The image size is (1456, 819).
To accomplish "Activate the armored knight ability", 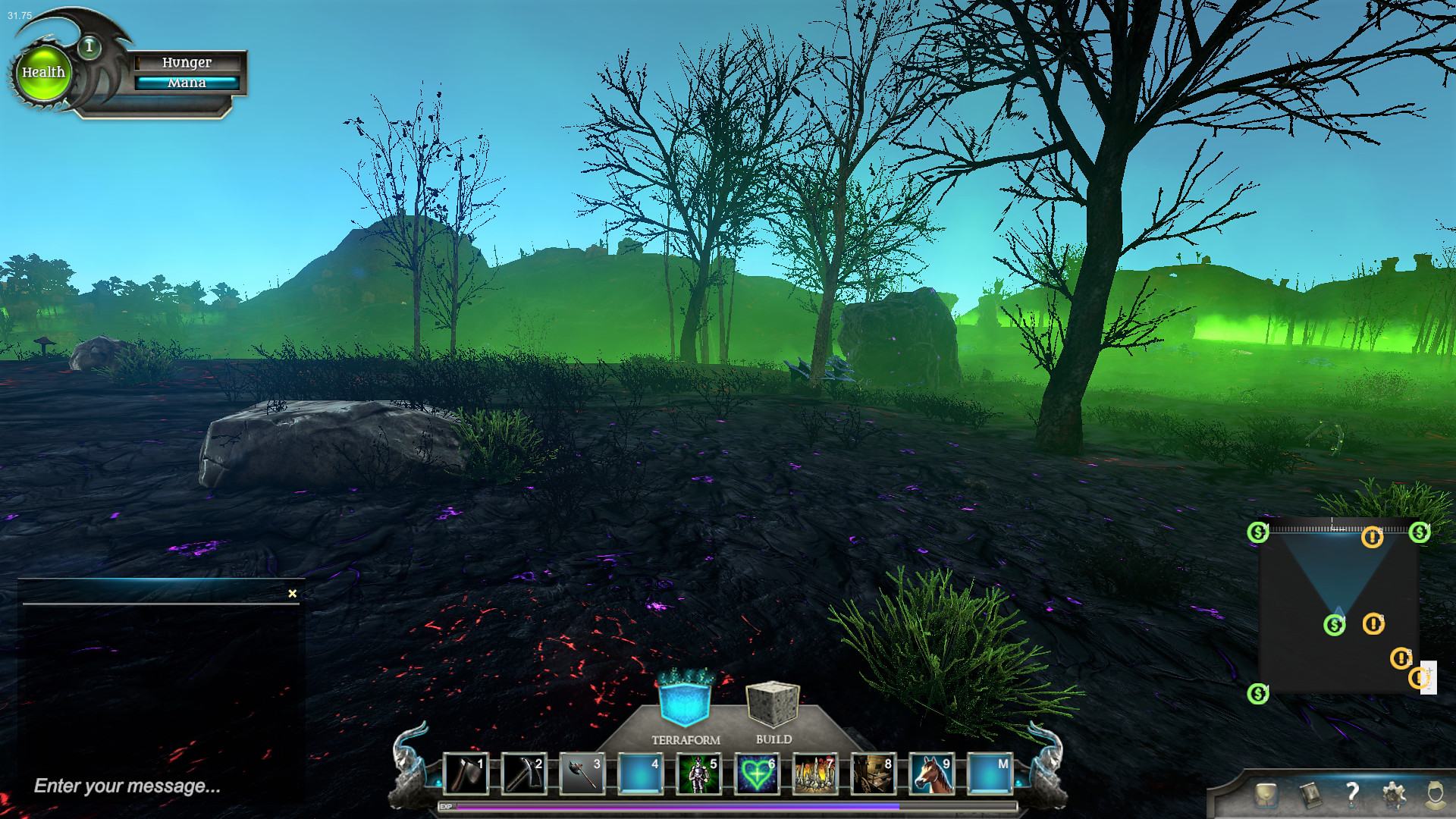I will point(698,774).
